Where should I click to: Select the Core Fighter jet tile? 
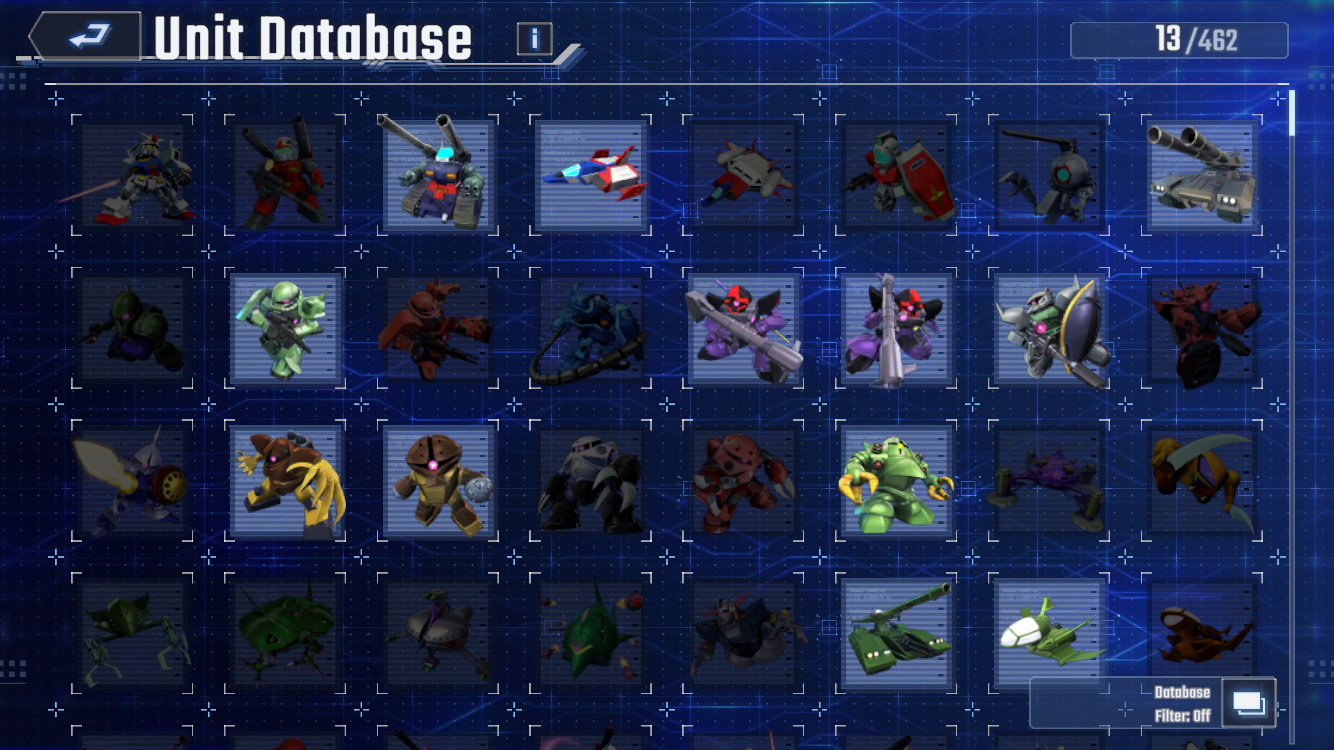(592, 176)
